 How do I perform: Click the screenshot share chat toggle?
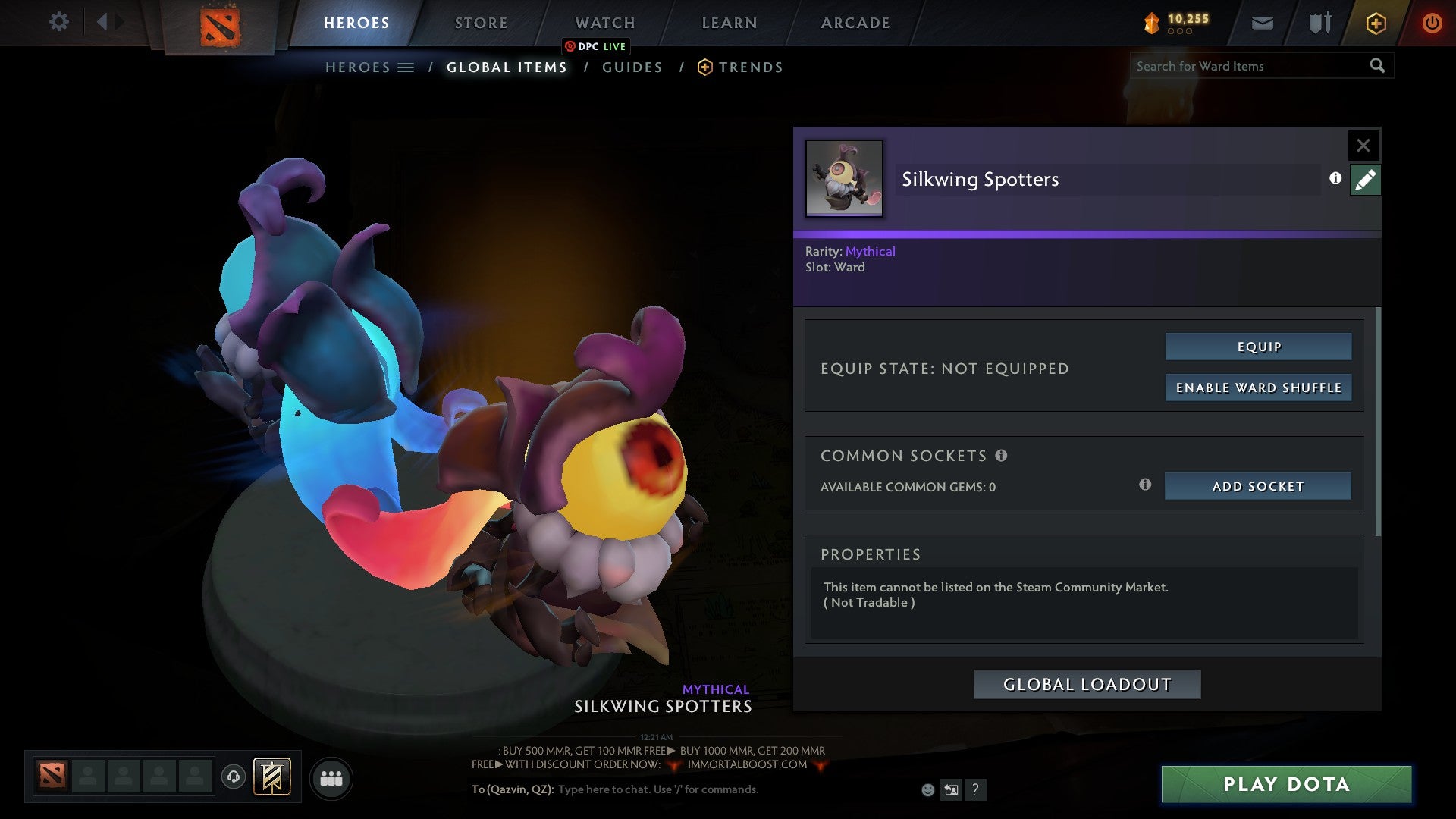click(951, 790)
